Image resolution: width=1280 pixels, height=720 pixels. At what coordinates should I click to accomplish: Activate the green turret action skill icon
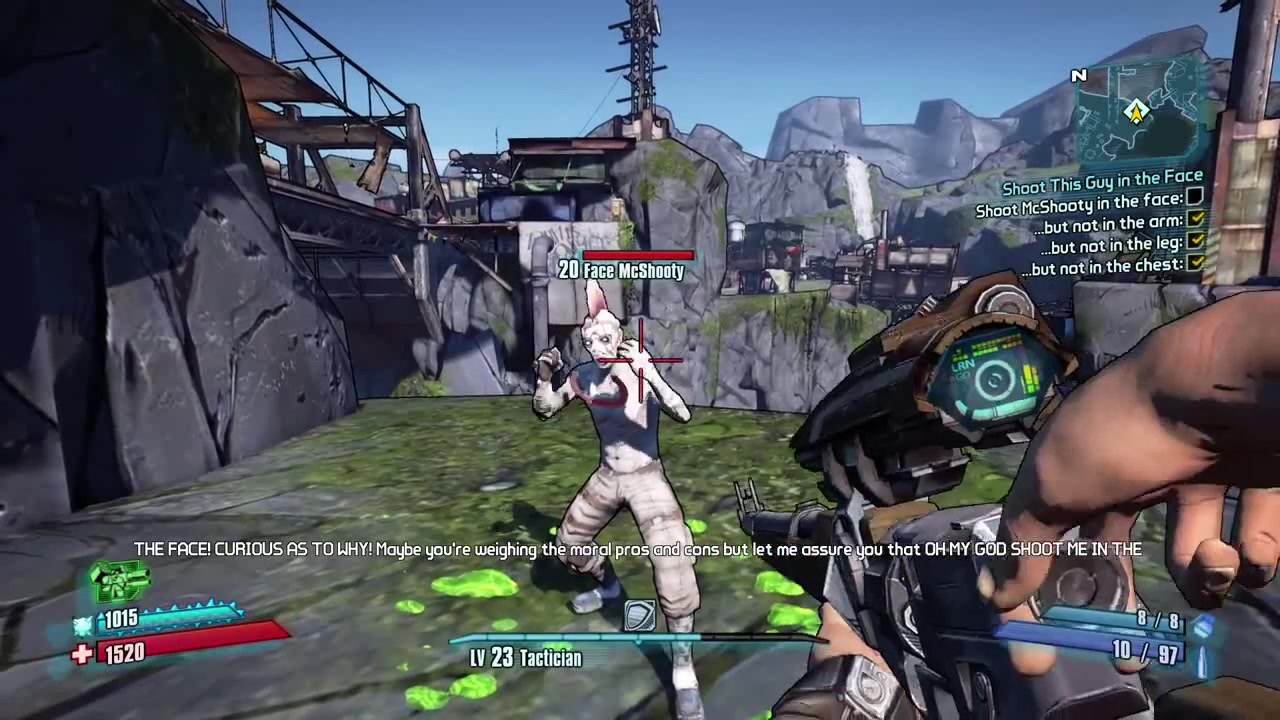click(x=119, y=581)
